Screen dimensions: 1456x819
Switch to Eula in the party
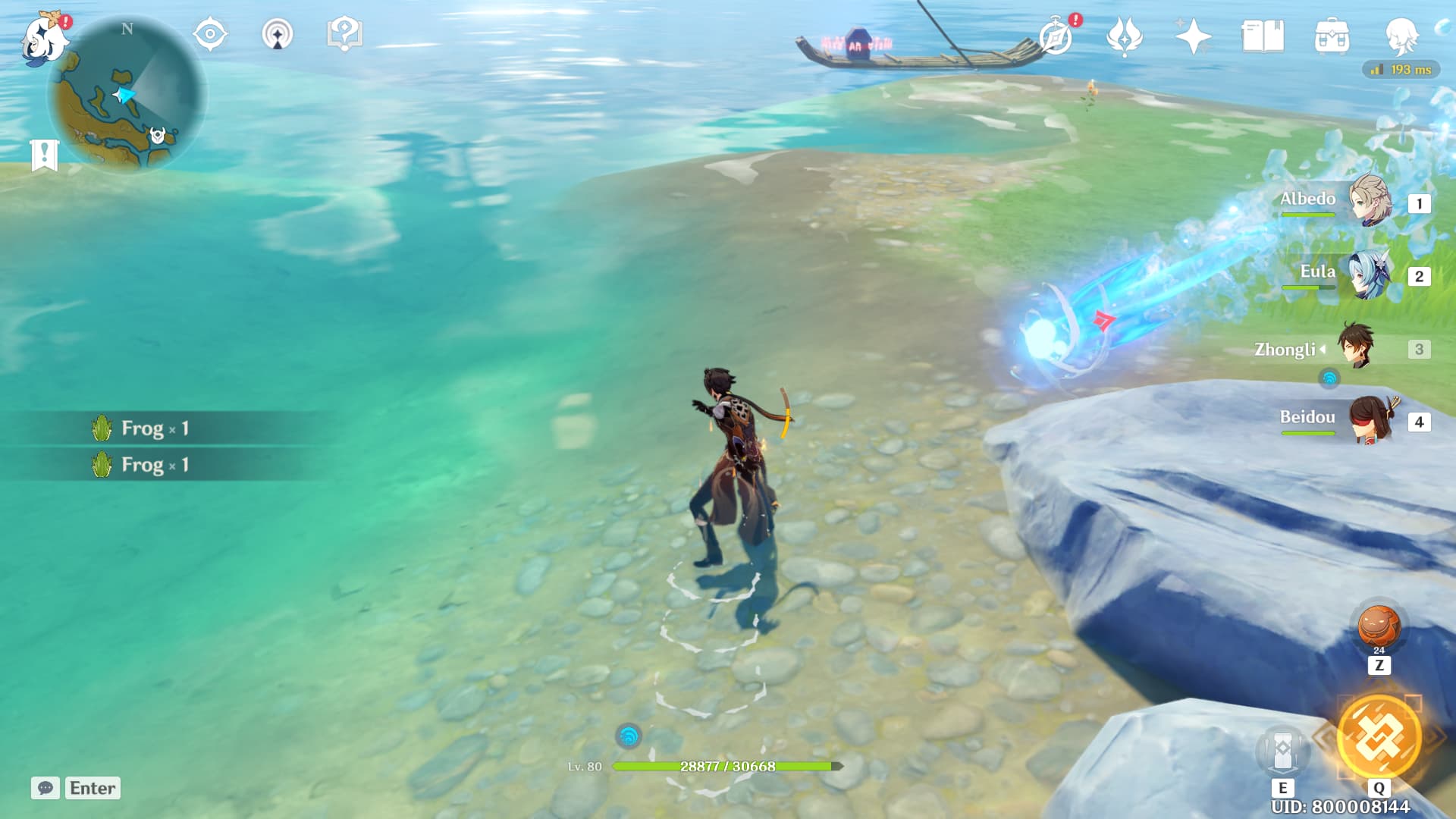pos(1370,275)
